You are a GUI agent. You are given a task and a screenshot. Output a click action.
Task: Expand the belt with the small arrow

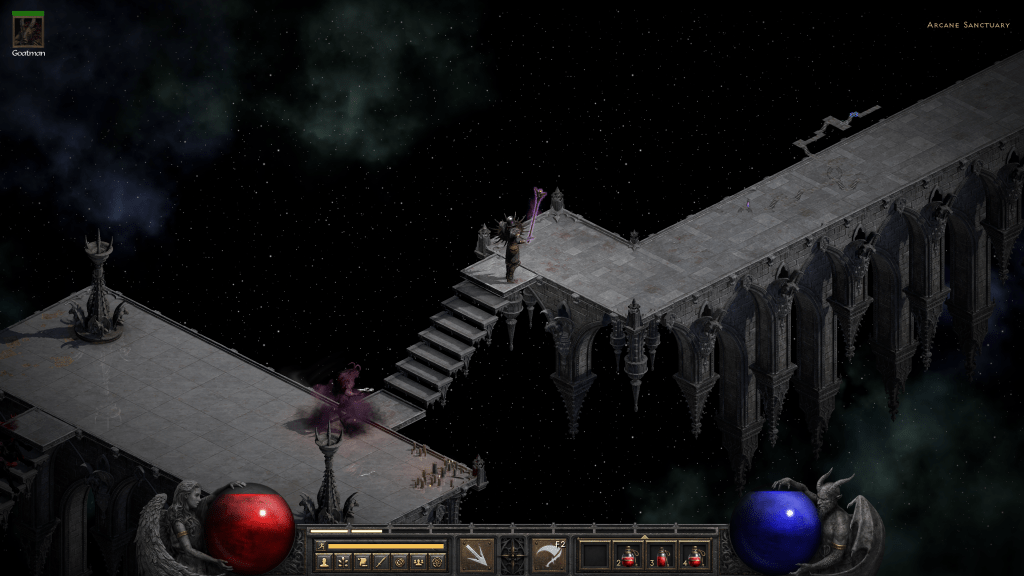coord(645,537)
